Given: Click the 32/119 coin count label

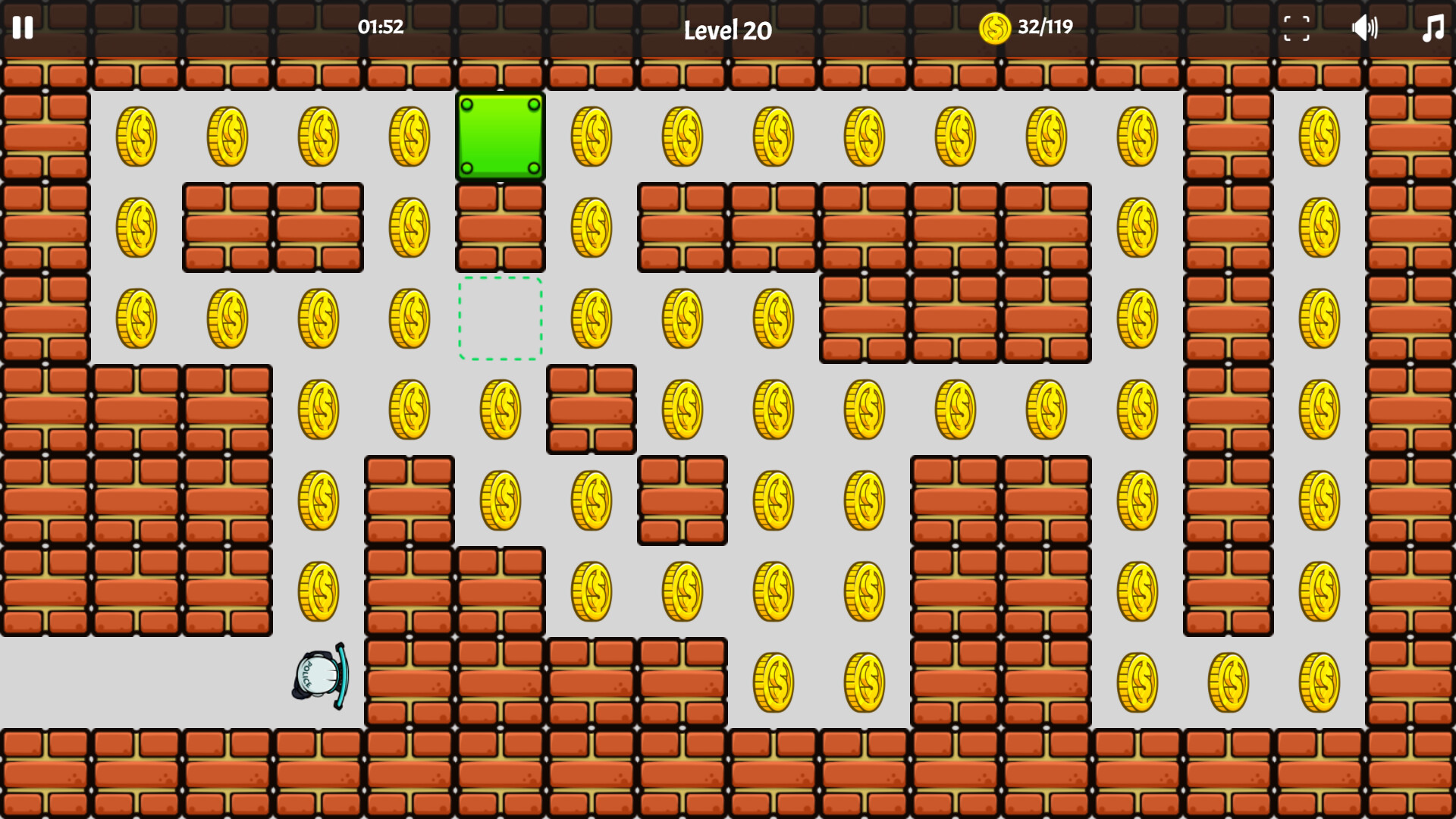Looking at the screenshot, I should 1044,27.
